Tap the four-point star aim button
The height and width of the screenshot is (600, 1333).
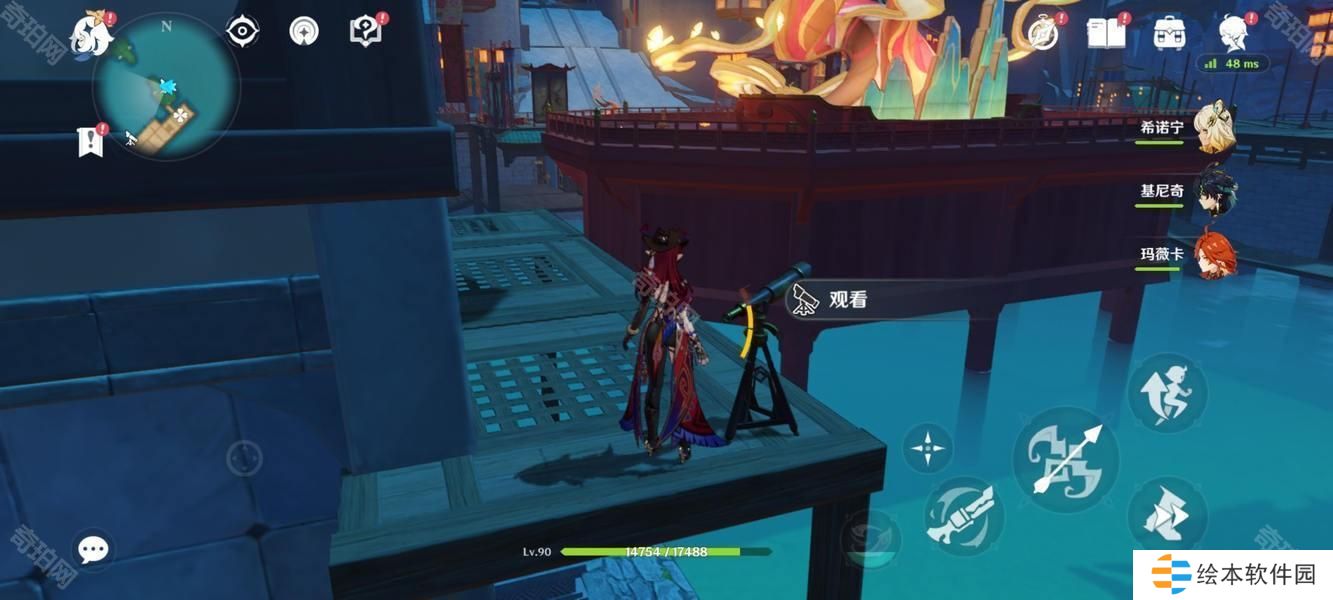click(x=928, y=447)
